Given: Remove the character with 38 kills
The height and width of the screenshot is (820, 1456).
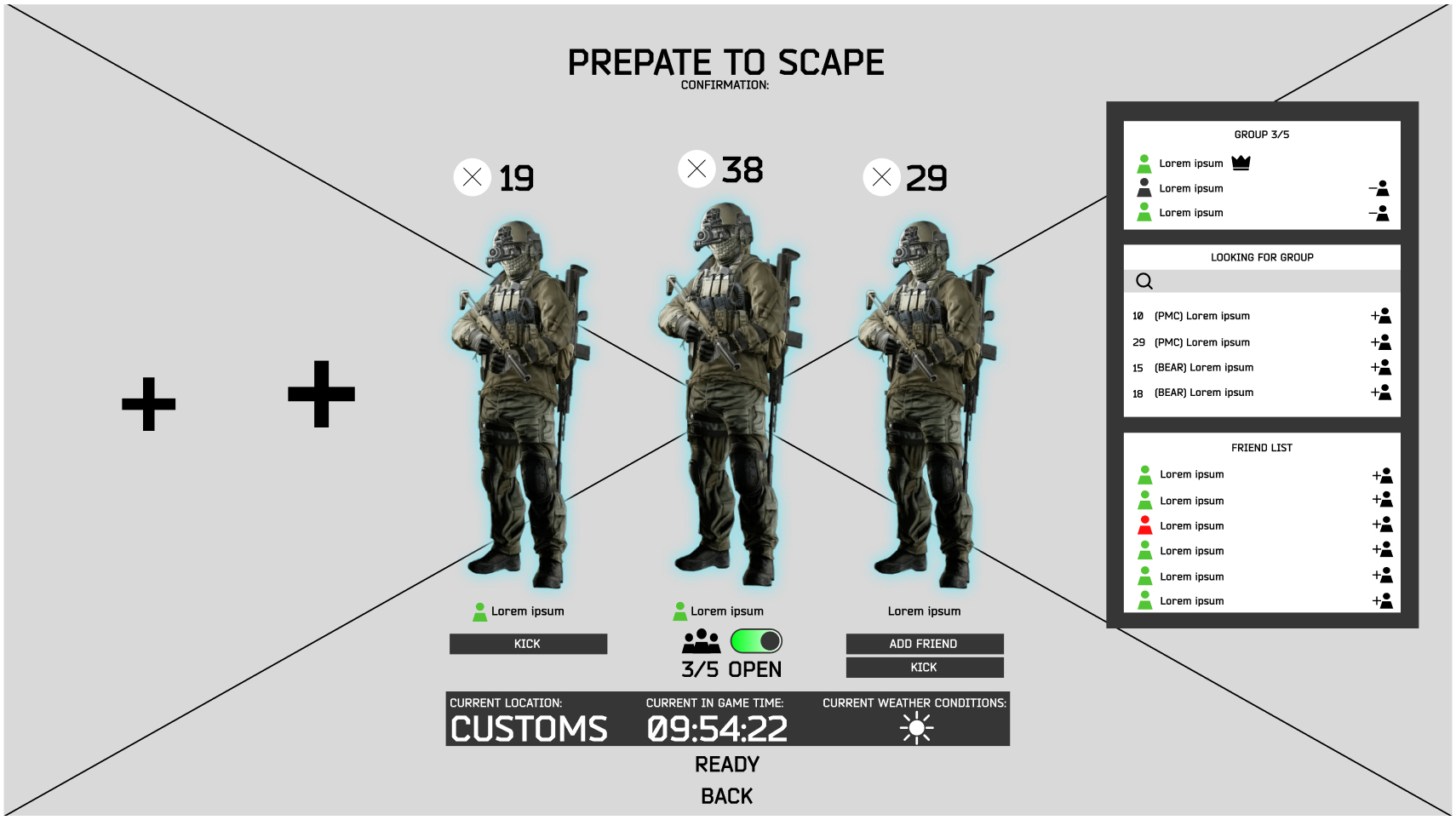Looking at the screenshot, I should tap(696, 169).
